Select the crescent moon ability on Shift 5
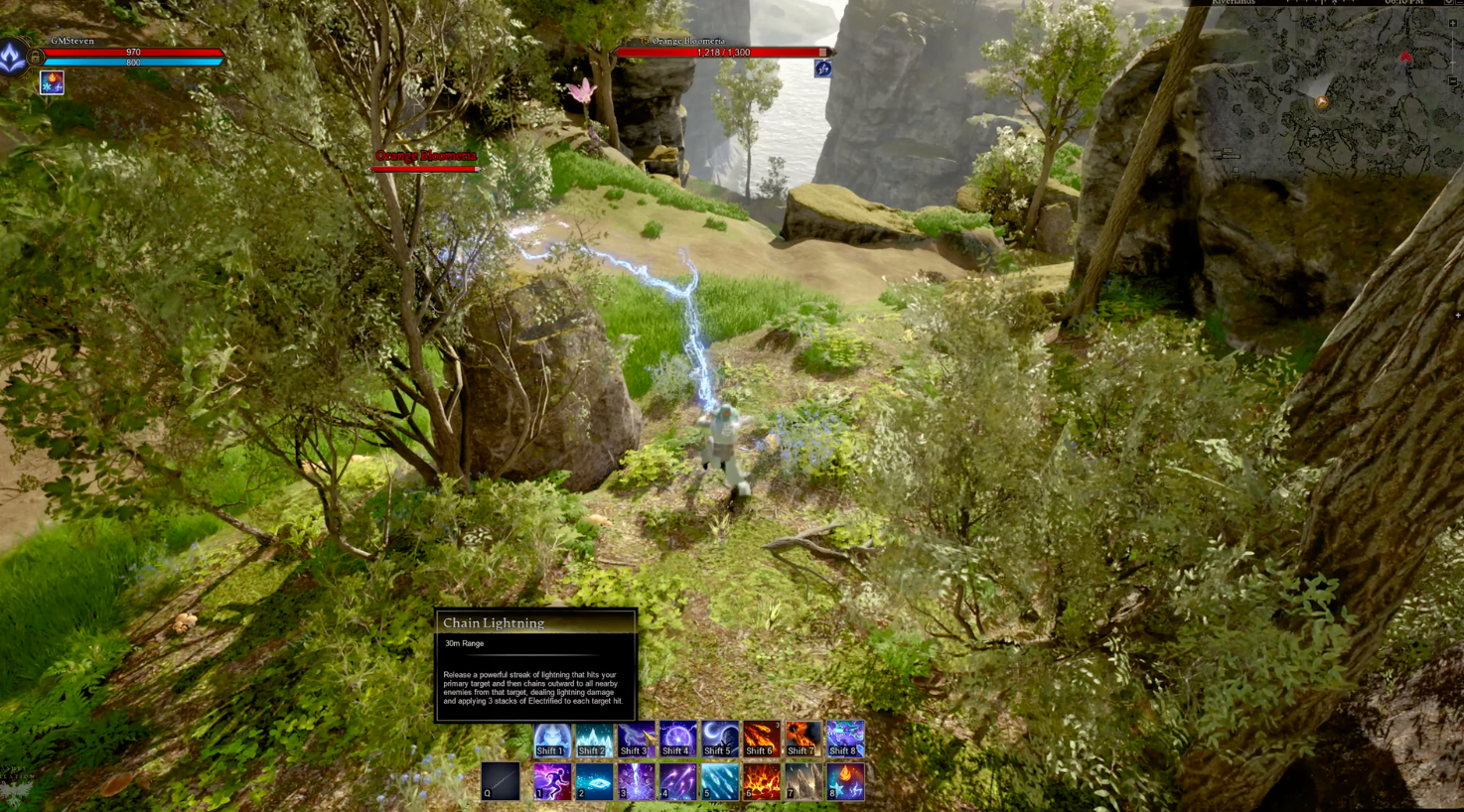The height and width of the screenshot is (812, 1464). pyautogui.click(x=719, y=739)
